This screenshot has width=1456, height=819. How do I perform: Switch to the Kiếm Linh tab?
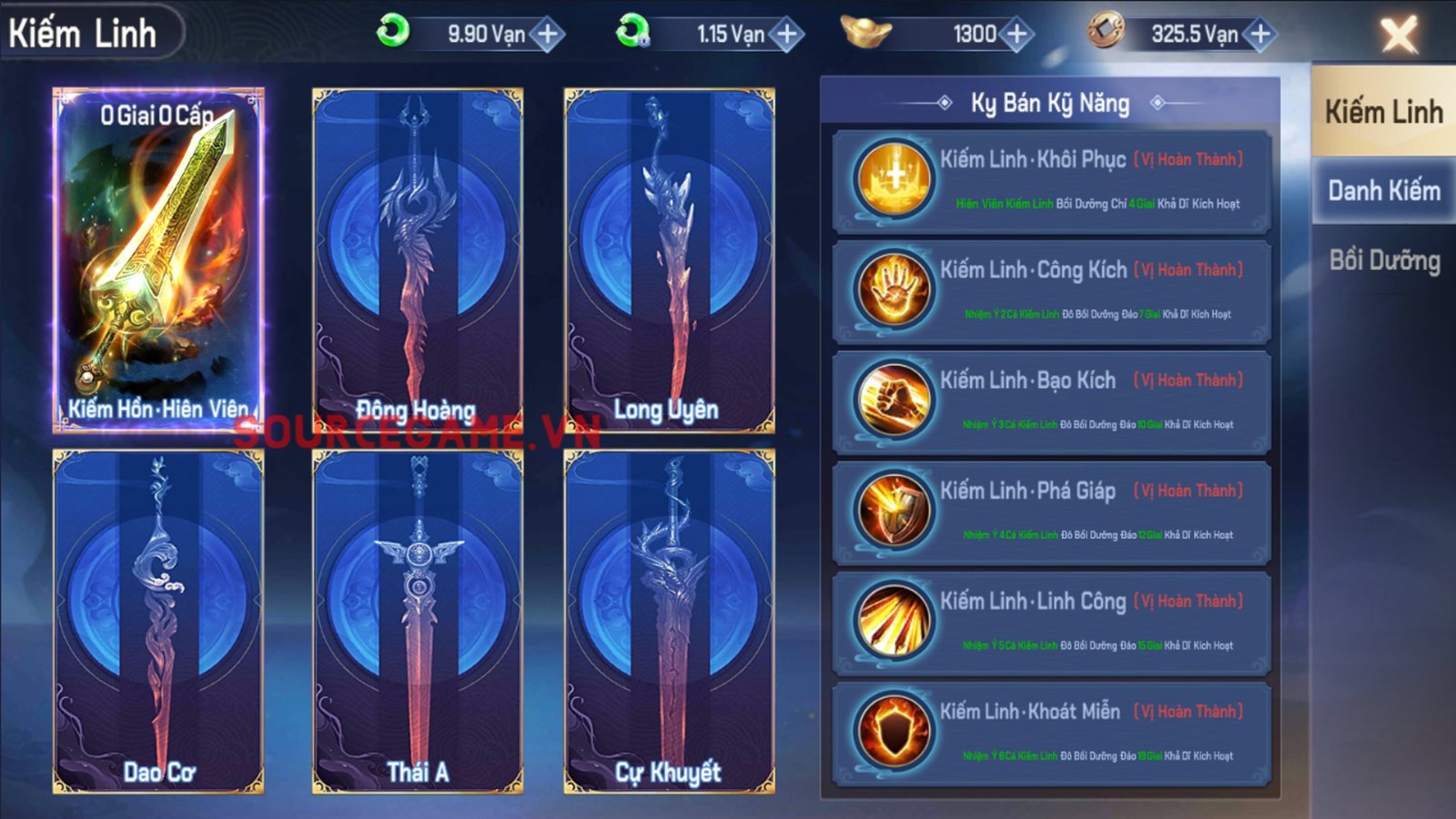point(1383,112)
